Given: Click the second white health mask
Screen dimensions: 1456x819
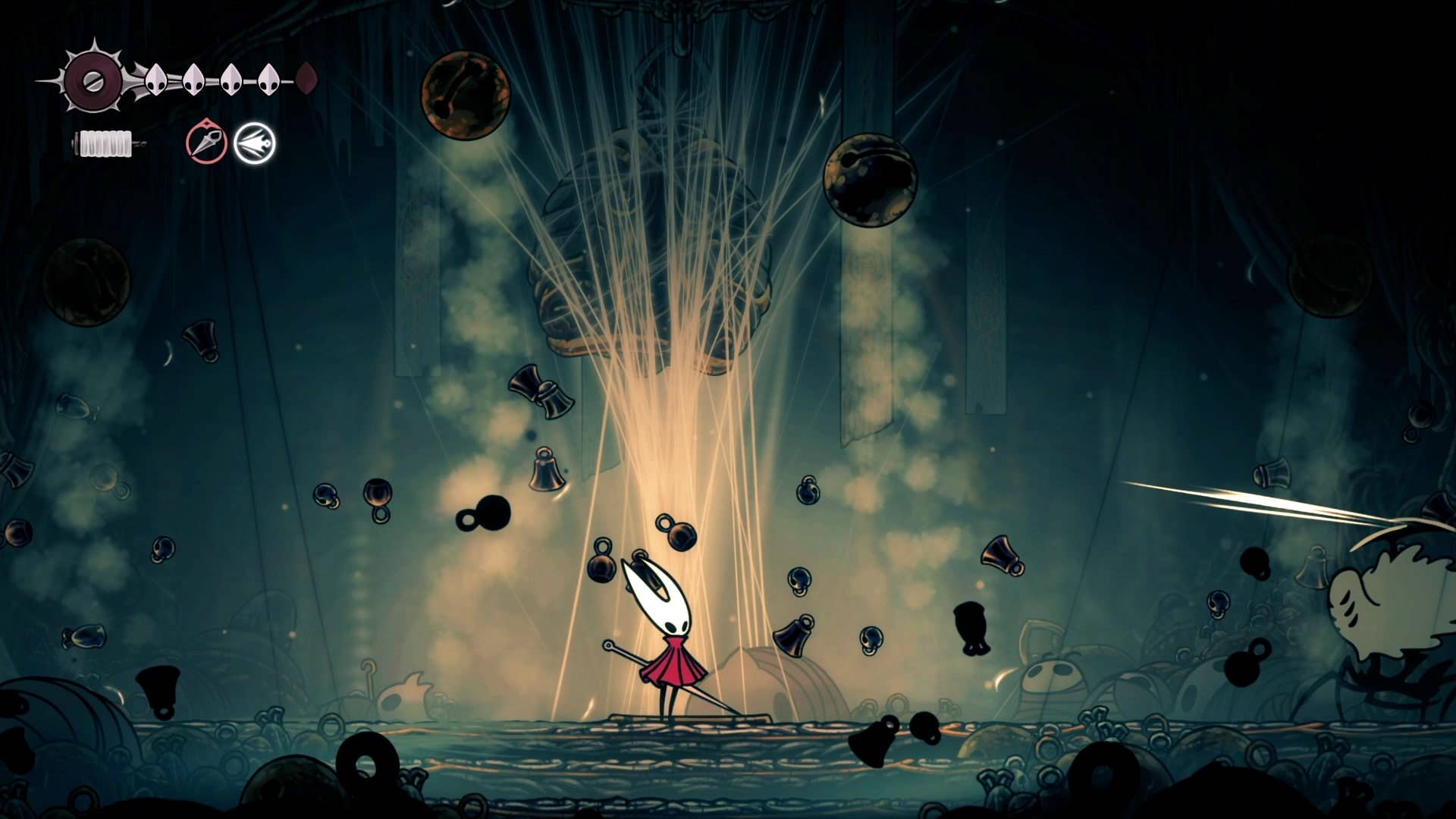Looking at the screenshot, I should click(x=193, y=78).
